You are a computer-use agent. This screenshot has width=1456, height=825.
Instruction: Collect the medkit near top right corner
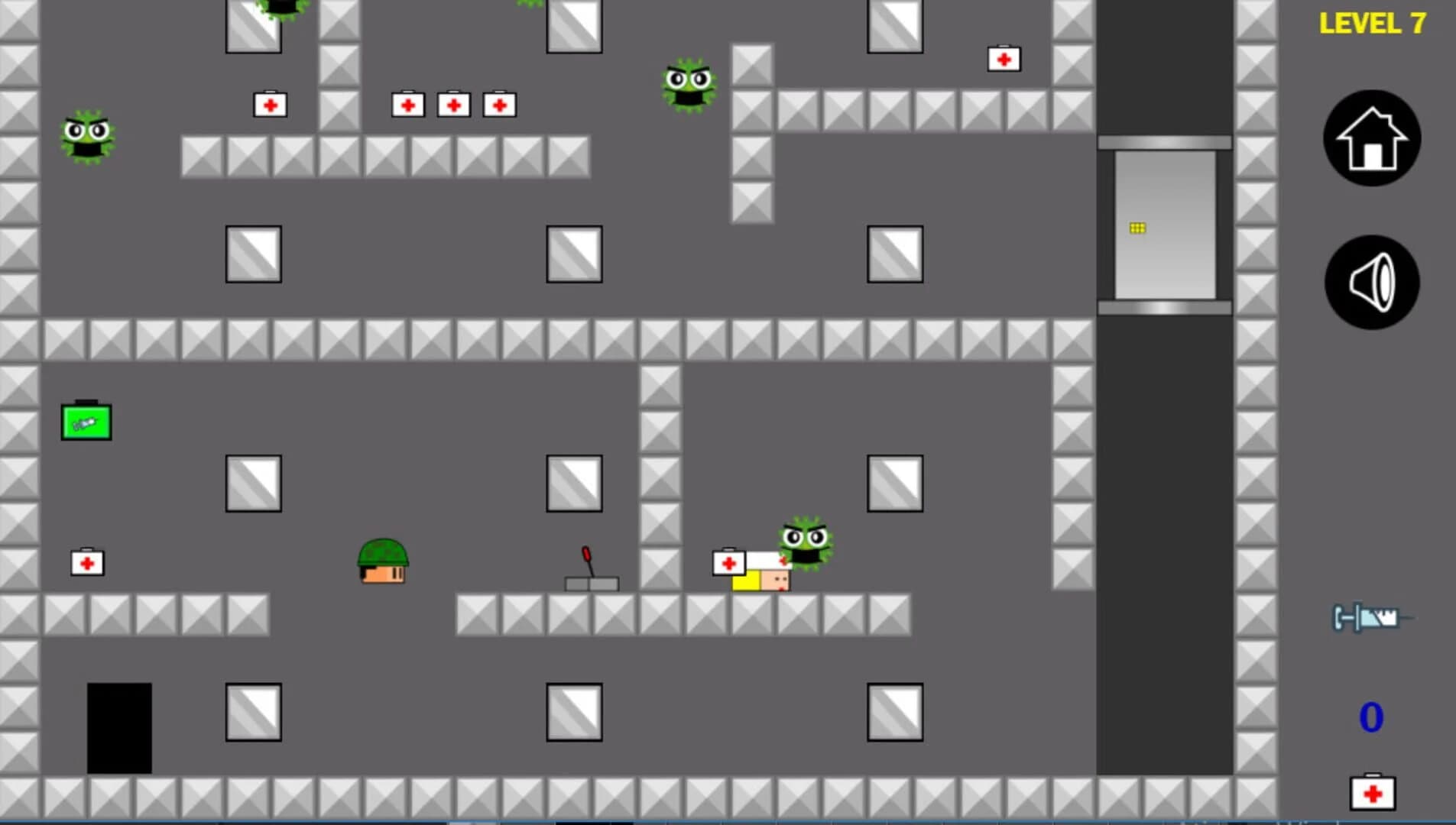(x=1004, y=58)
